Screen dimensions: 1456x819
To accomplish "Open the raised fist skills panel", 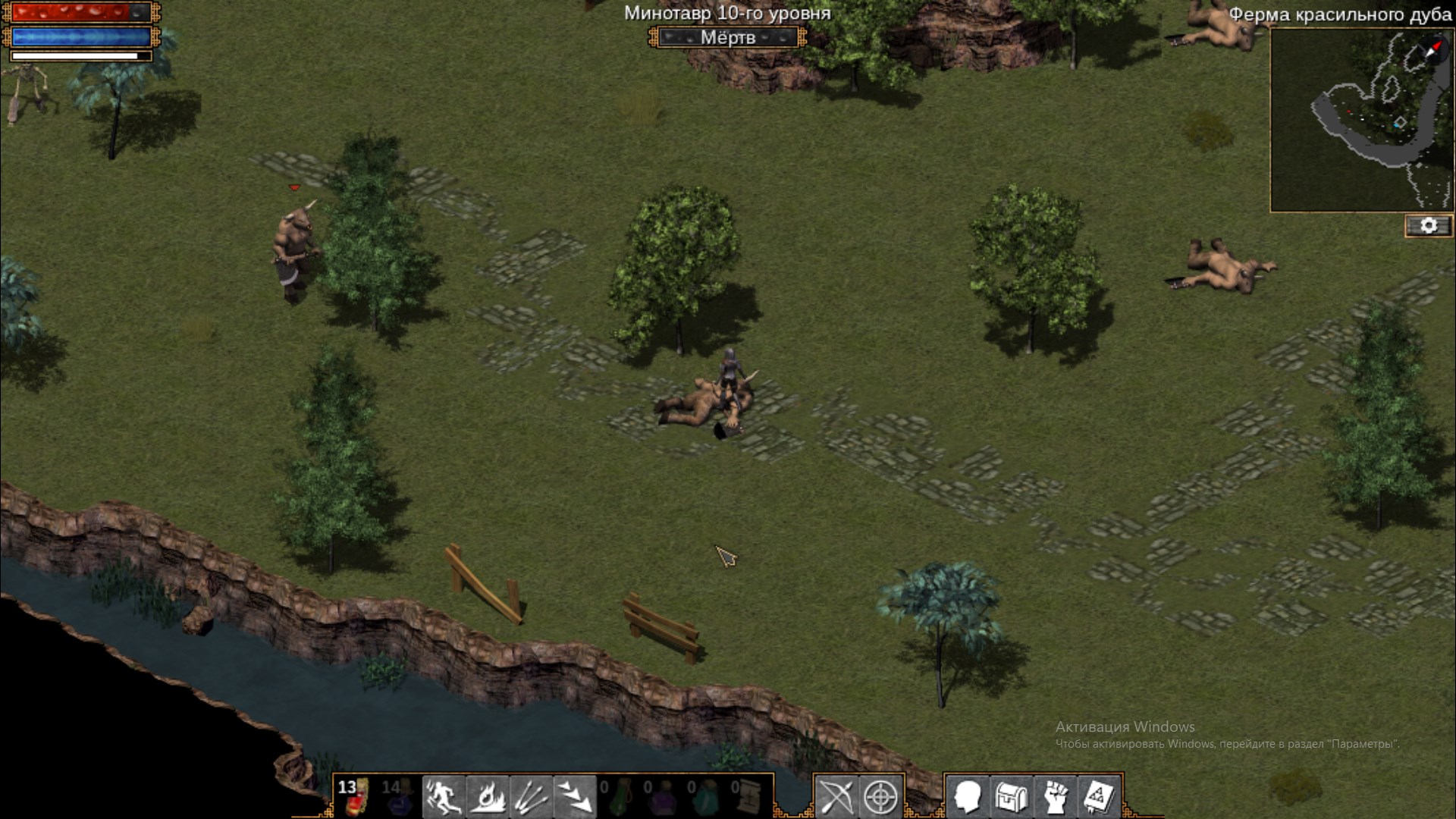I will (1056, 797).
